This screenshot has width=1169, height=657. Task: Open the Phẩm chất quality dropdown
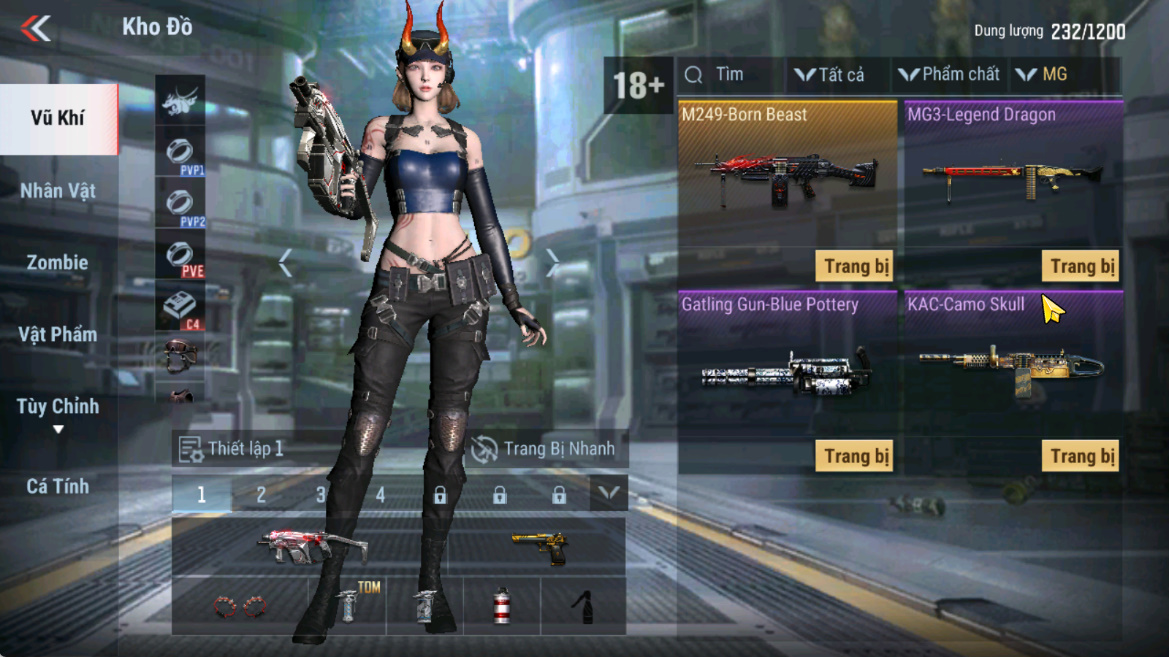pyautogui.click(x=948, y=75)
